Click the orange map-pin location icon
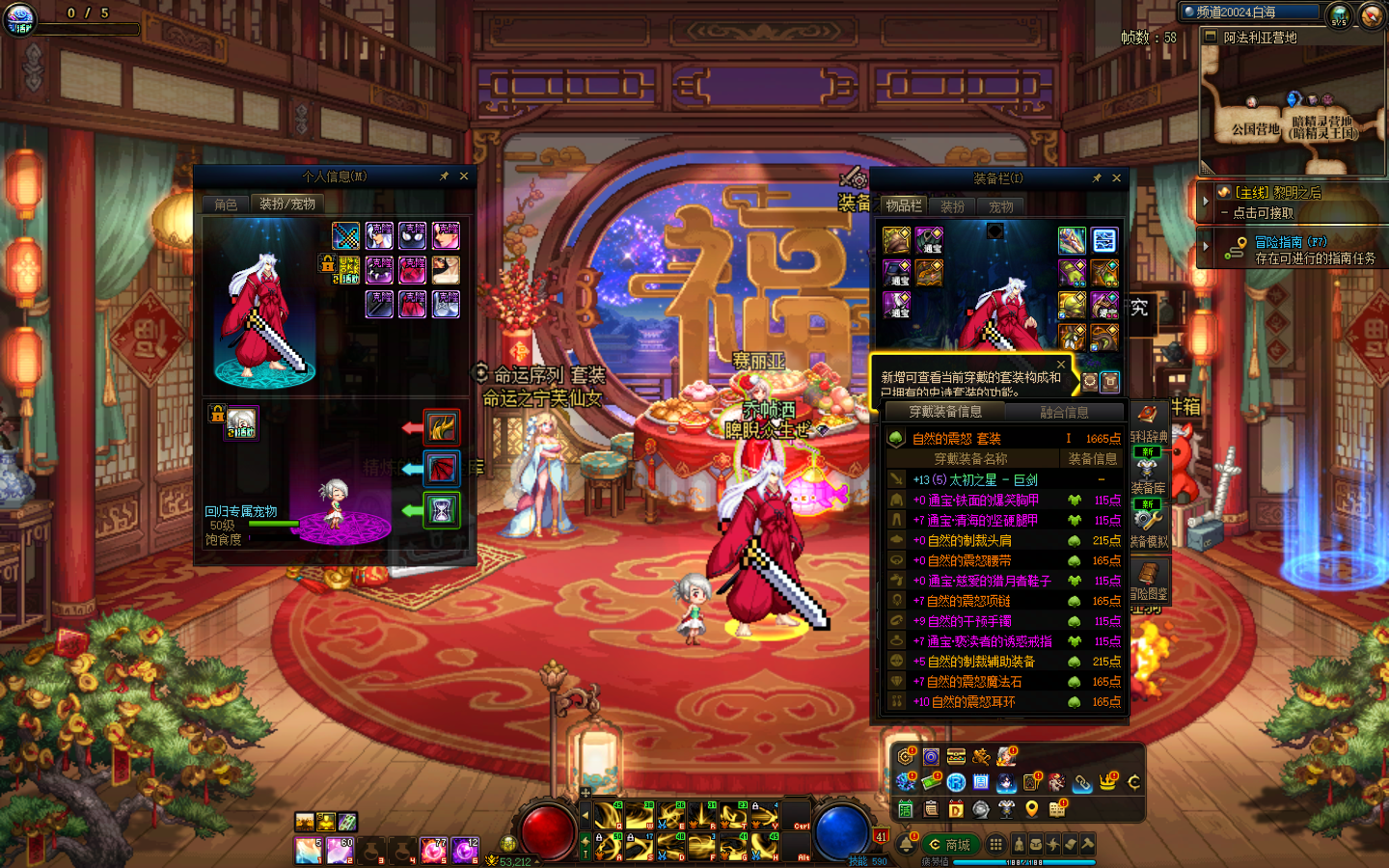 tap(1031, 809)
